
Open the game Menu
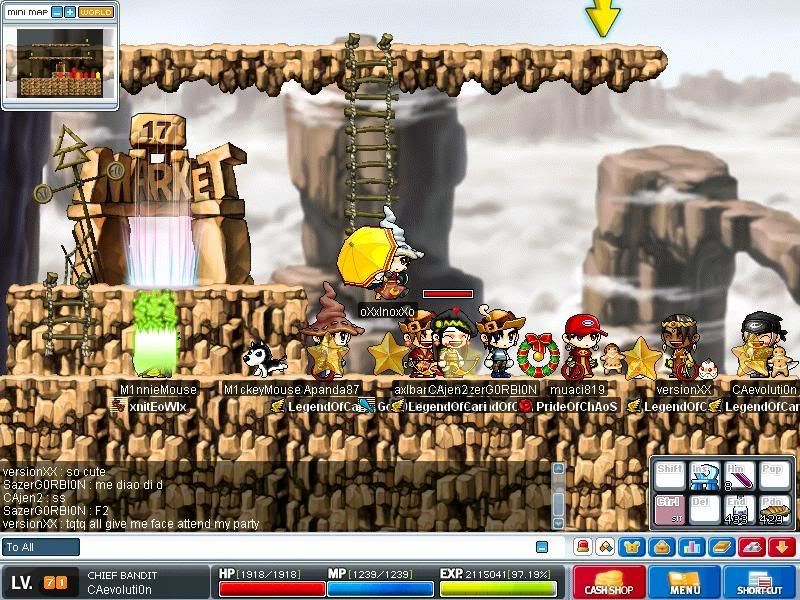click(684, 583)
